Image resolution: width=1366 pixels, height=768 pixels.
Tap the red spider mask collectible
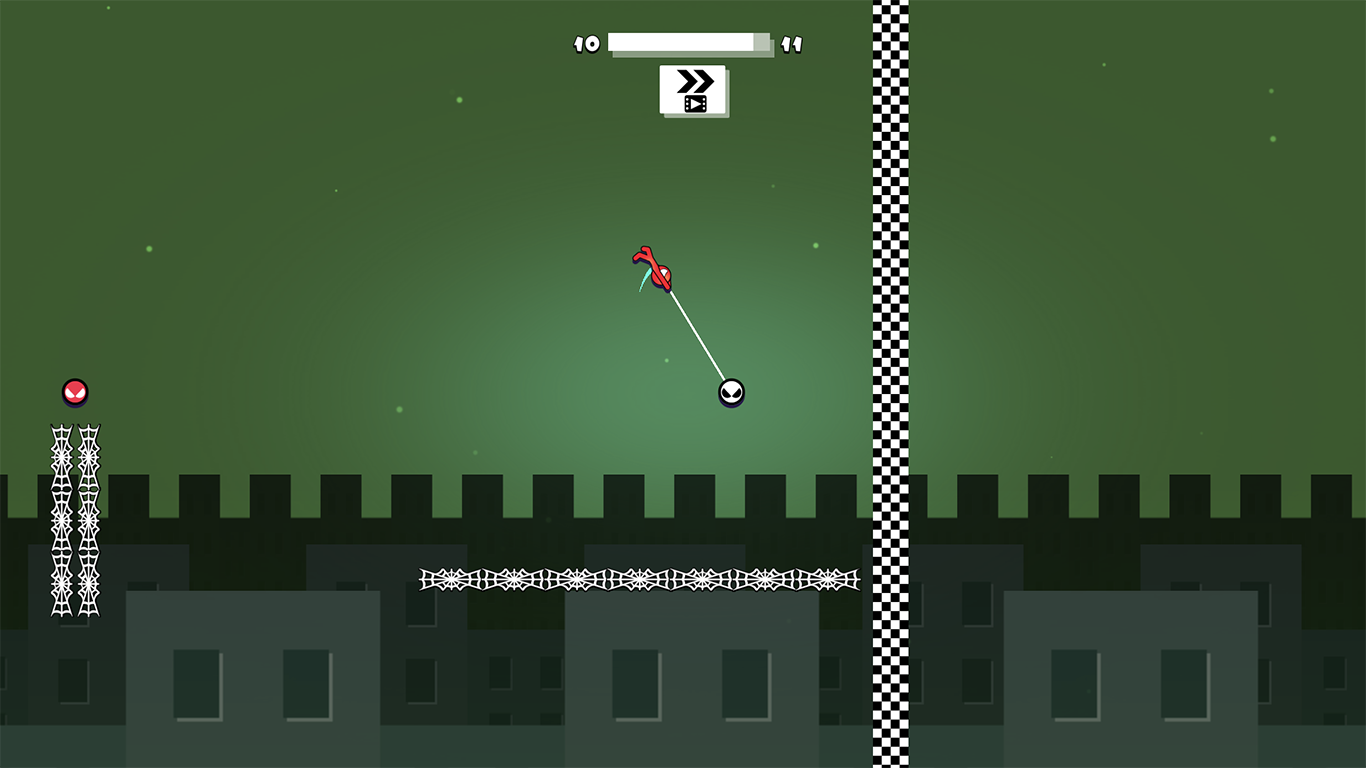point(74,392)
